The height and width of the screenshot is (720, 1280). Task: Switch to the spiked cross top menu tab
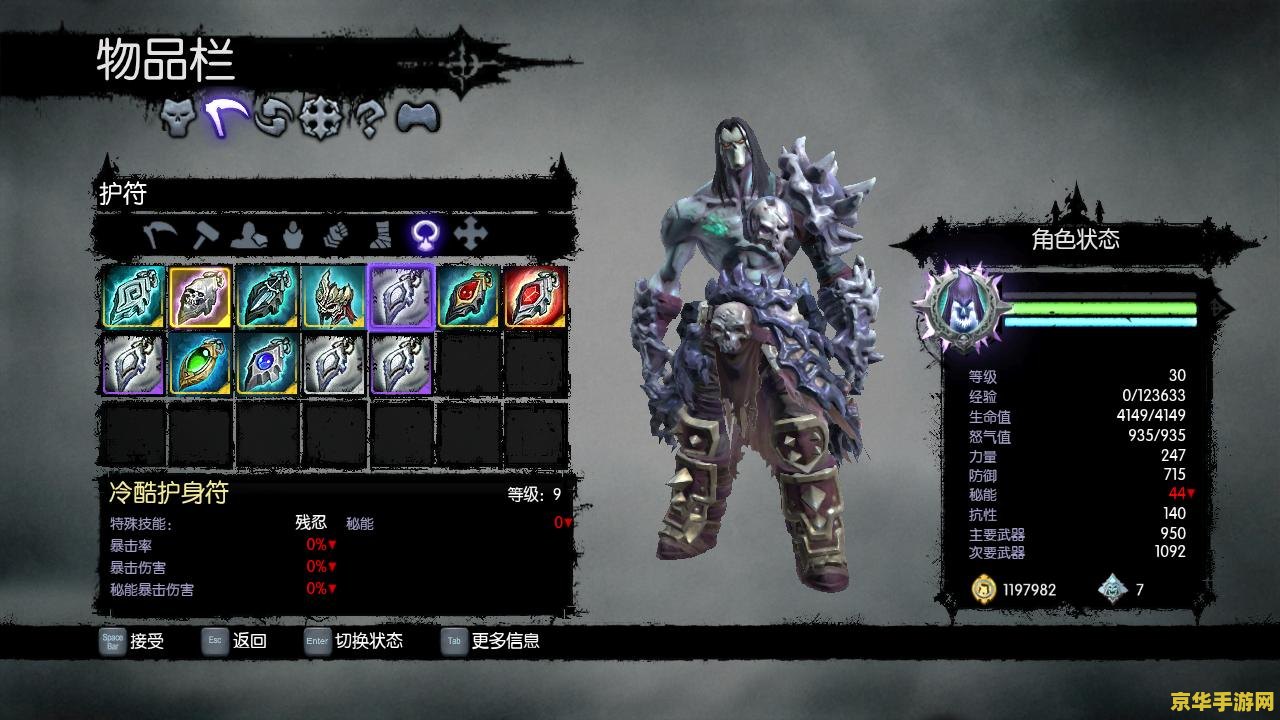click(322, 118)
